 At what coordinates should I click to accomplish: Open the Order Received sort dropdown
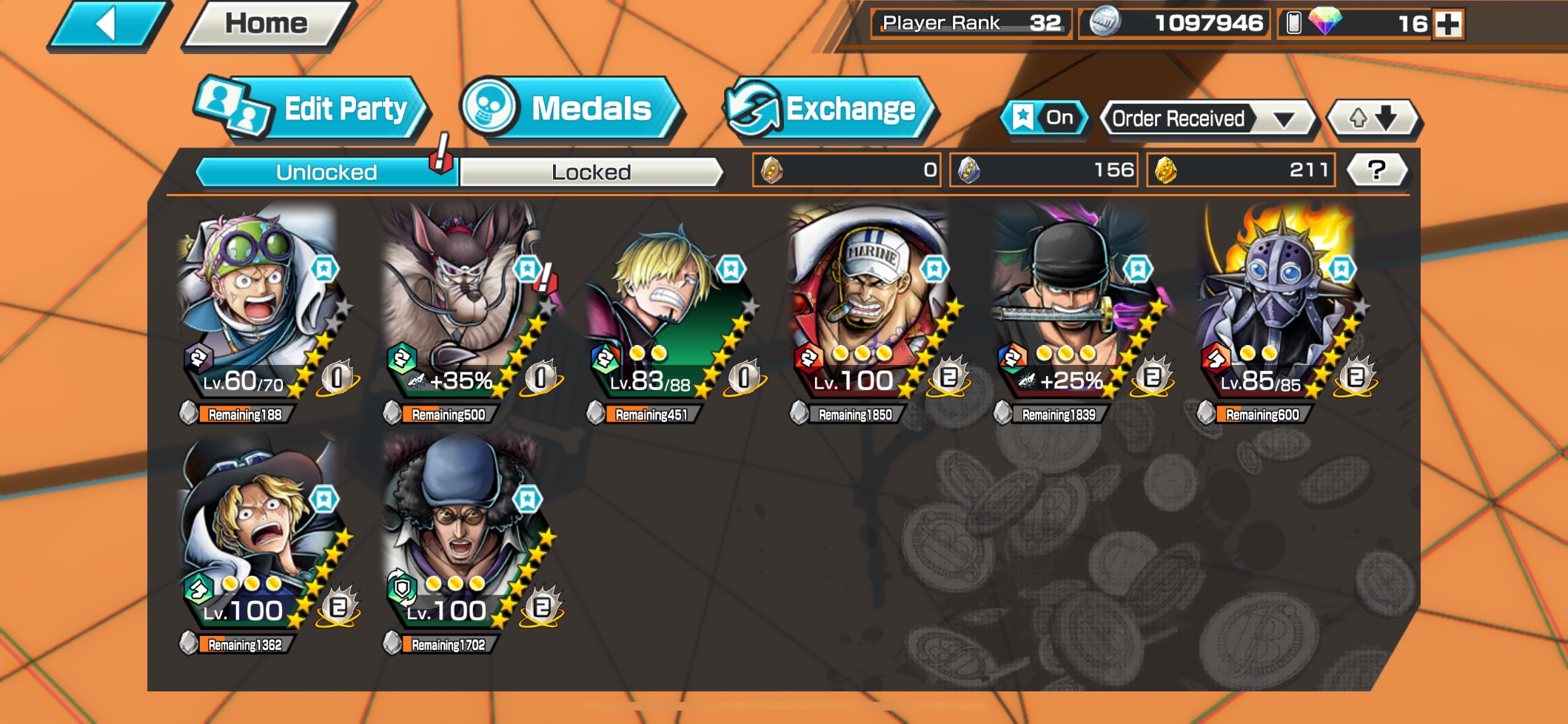pyautogui.click(x=1207, y=118)
